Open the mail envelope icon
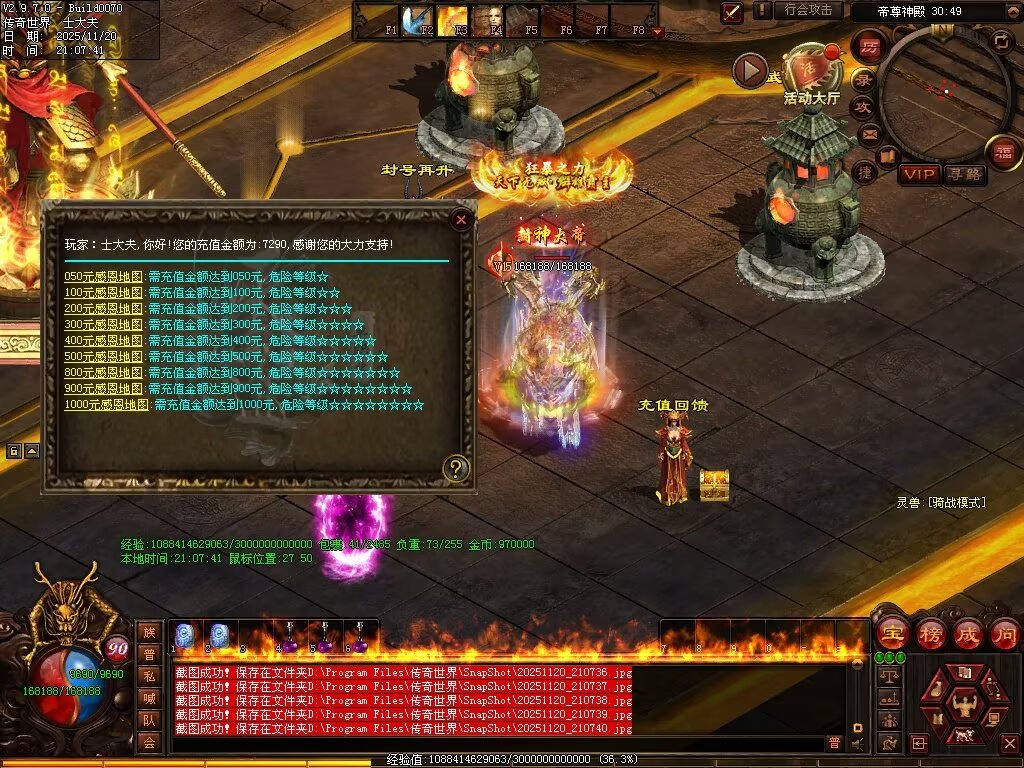The image size is (1024, 768). pos(869,133)
